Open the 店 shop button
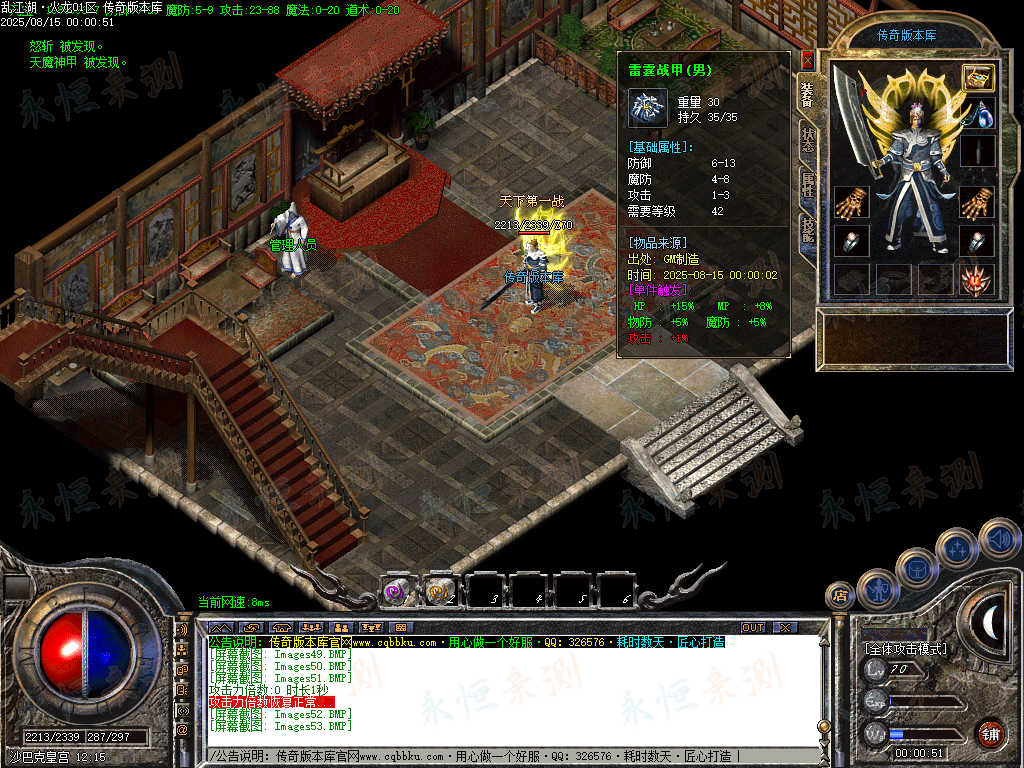 838,597
